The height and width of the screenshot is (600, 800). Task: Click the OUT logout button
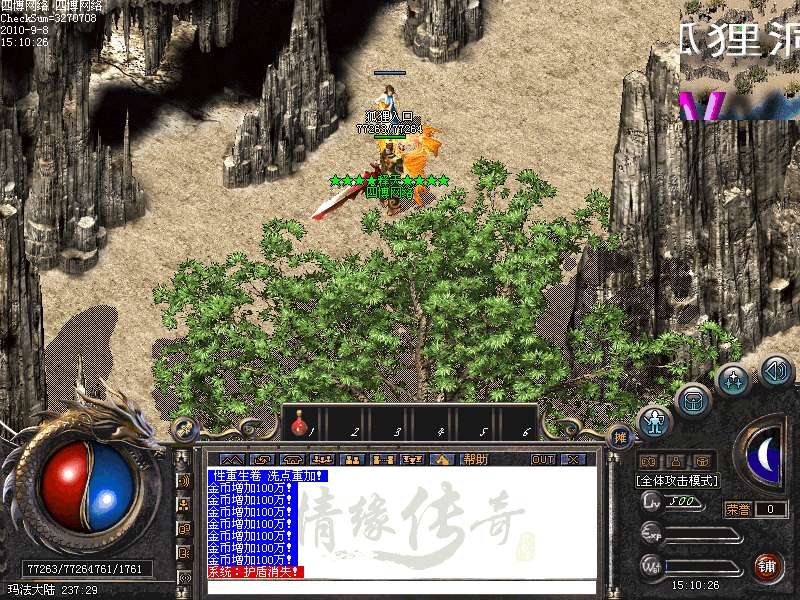(x=542, y=459)
